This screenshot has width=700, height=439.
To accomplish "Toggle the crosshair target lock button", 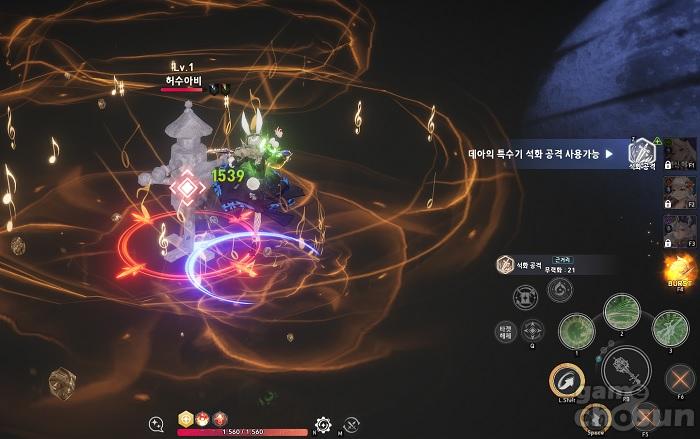I will (534, 330).
